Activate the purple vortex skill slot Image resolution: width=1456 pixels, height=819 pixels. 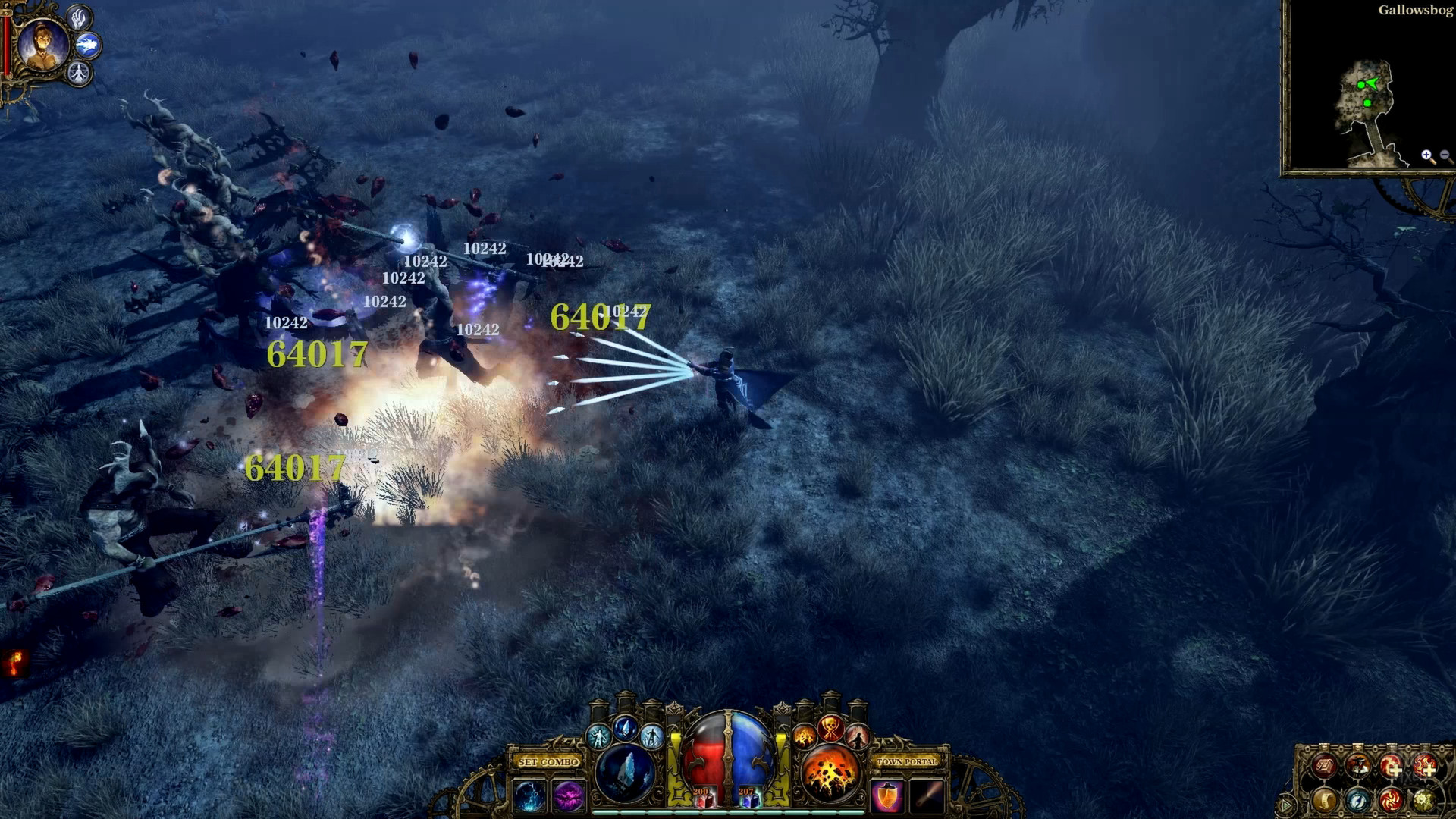click(568, 797)
